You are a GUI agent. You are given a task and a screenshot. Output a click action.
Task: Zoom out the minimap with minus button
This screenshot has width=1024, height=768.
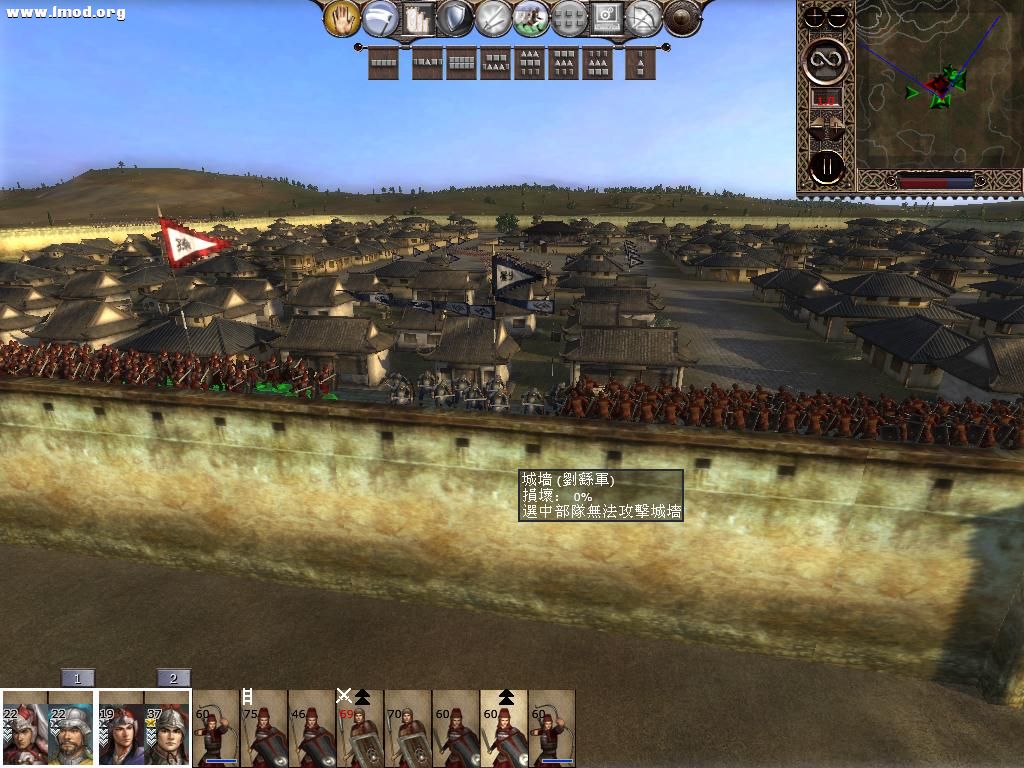click(x=838, y=16)
